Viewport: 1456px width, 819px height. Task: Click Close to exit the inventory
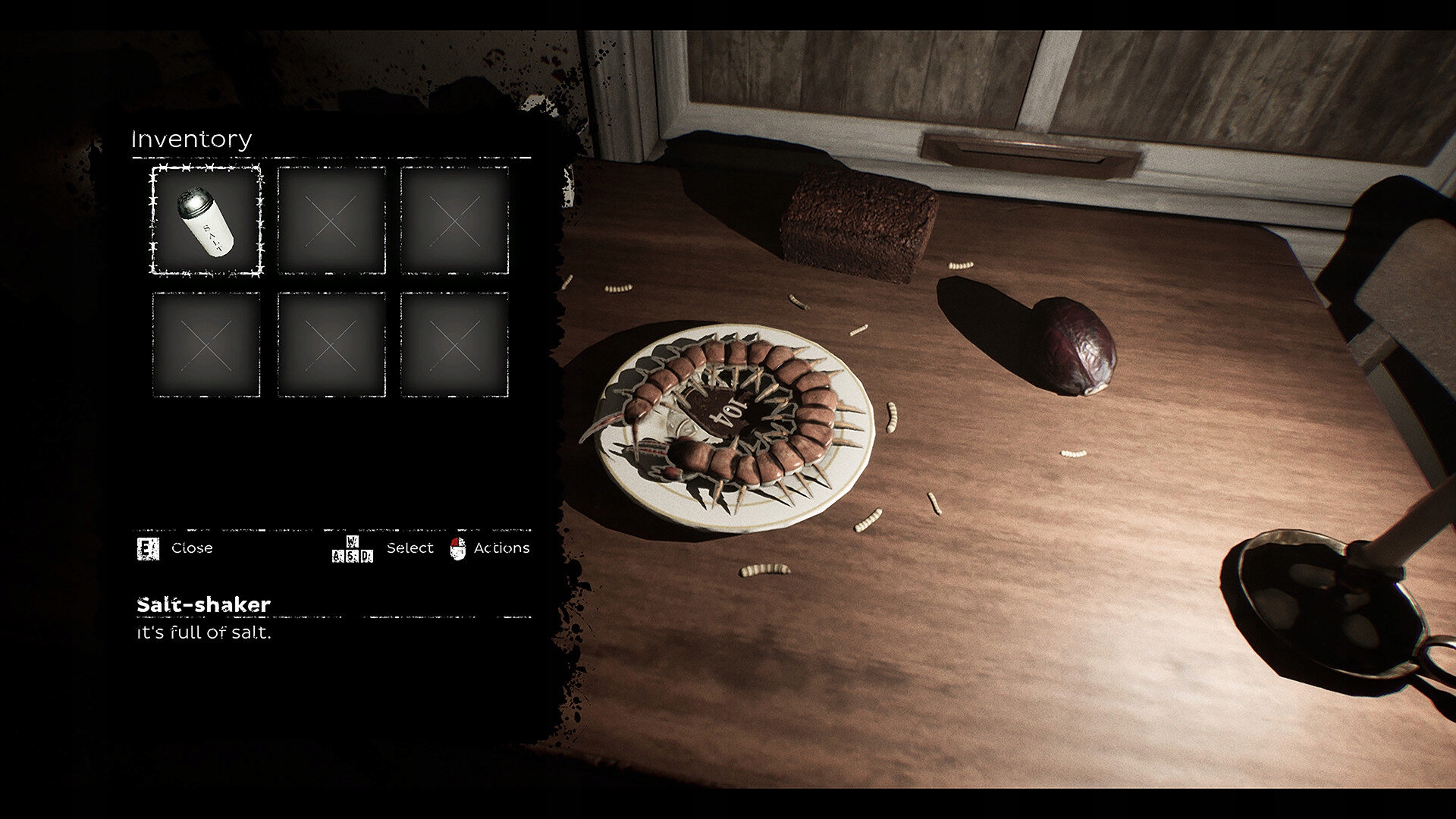click(x=191, y=548)
